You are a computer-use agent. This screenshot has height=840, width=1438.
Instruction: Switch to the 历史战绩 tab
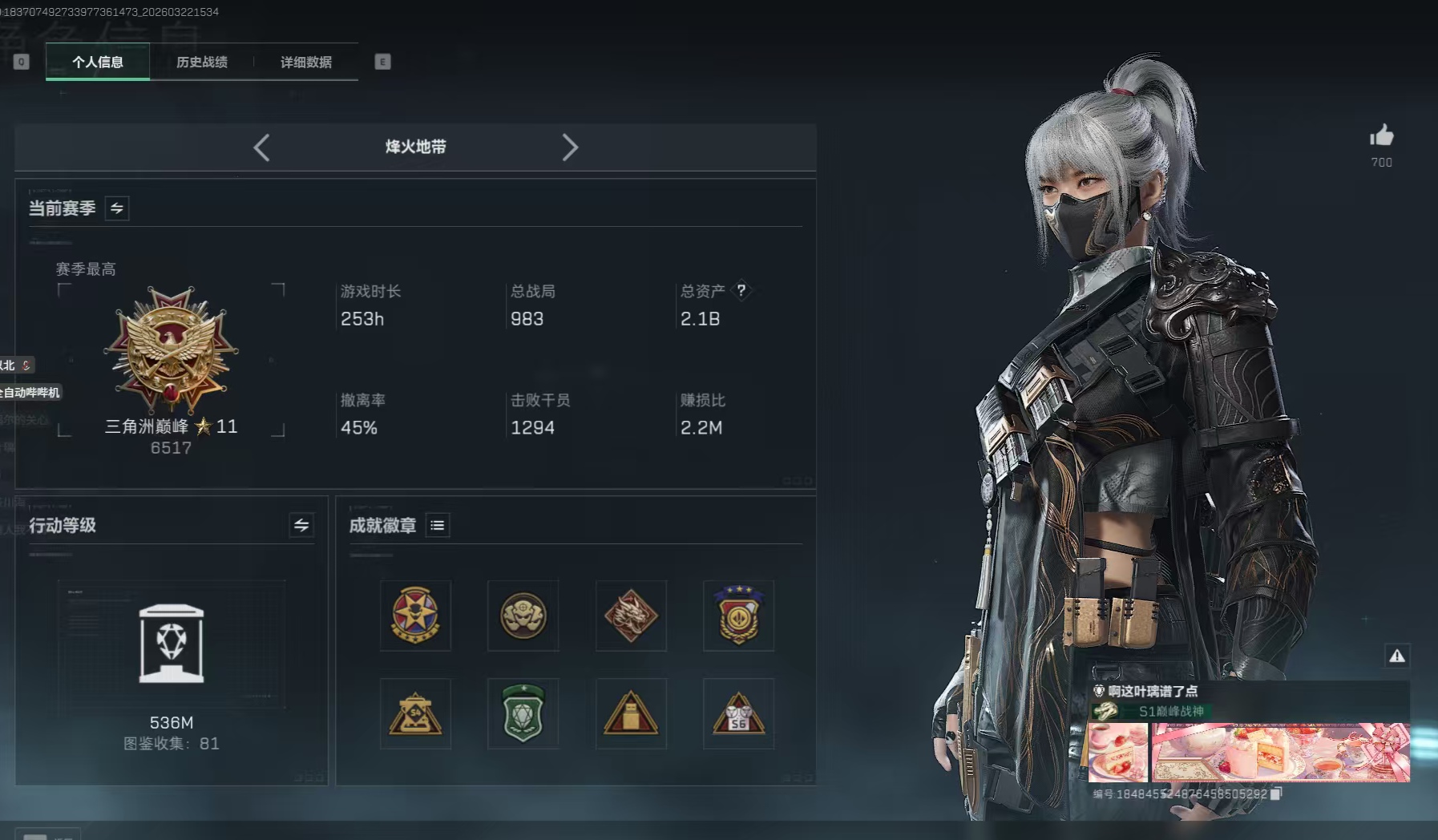[x=202, y=62]
